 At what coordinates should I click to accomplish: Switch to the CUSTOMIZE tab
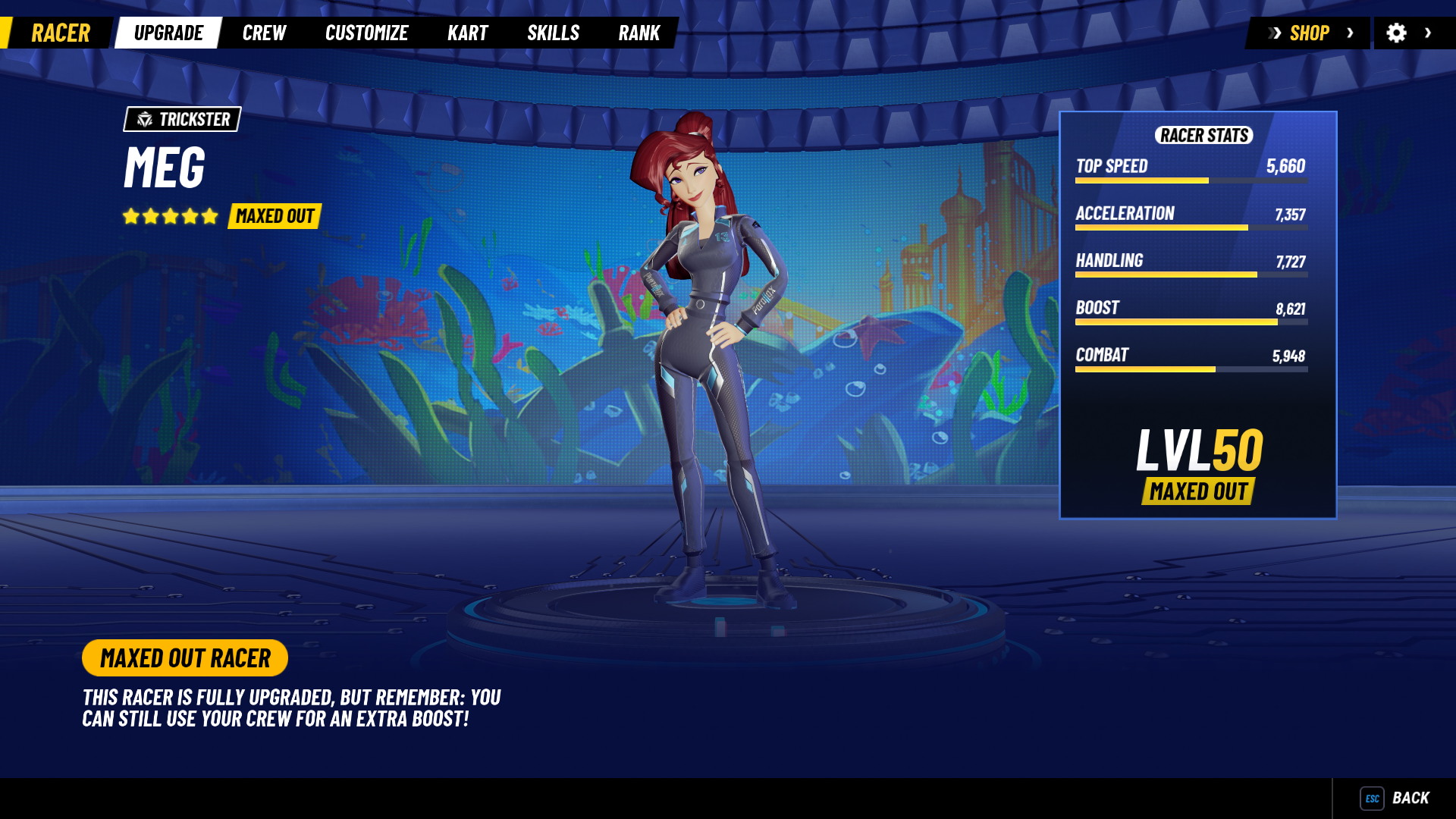coord(366,33)
